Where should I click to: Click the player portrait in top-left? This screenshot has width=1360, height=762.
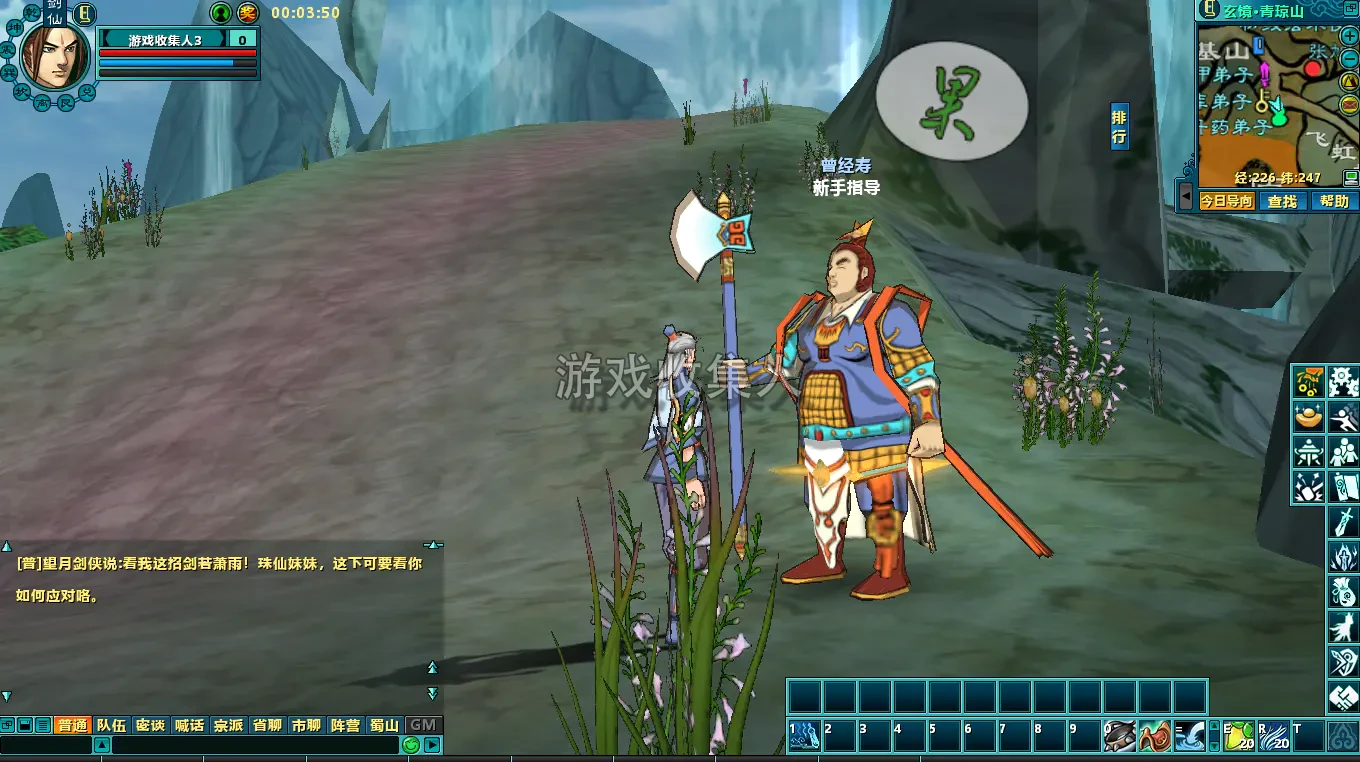(54, 55)
